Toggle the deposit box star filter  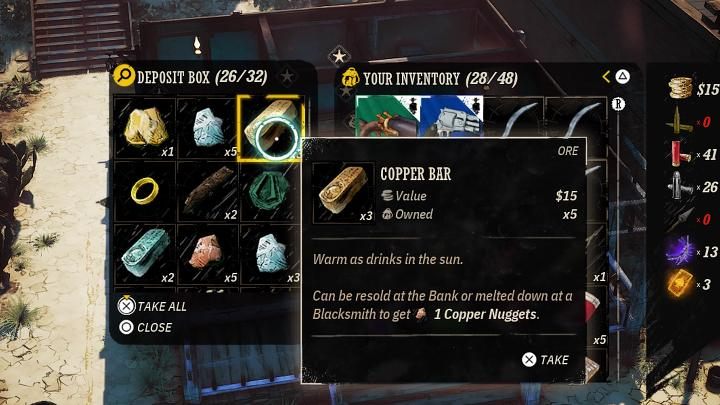pos(288,75)
